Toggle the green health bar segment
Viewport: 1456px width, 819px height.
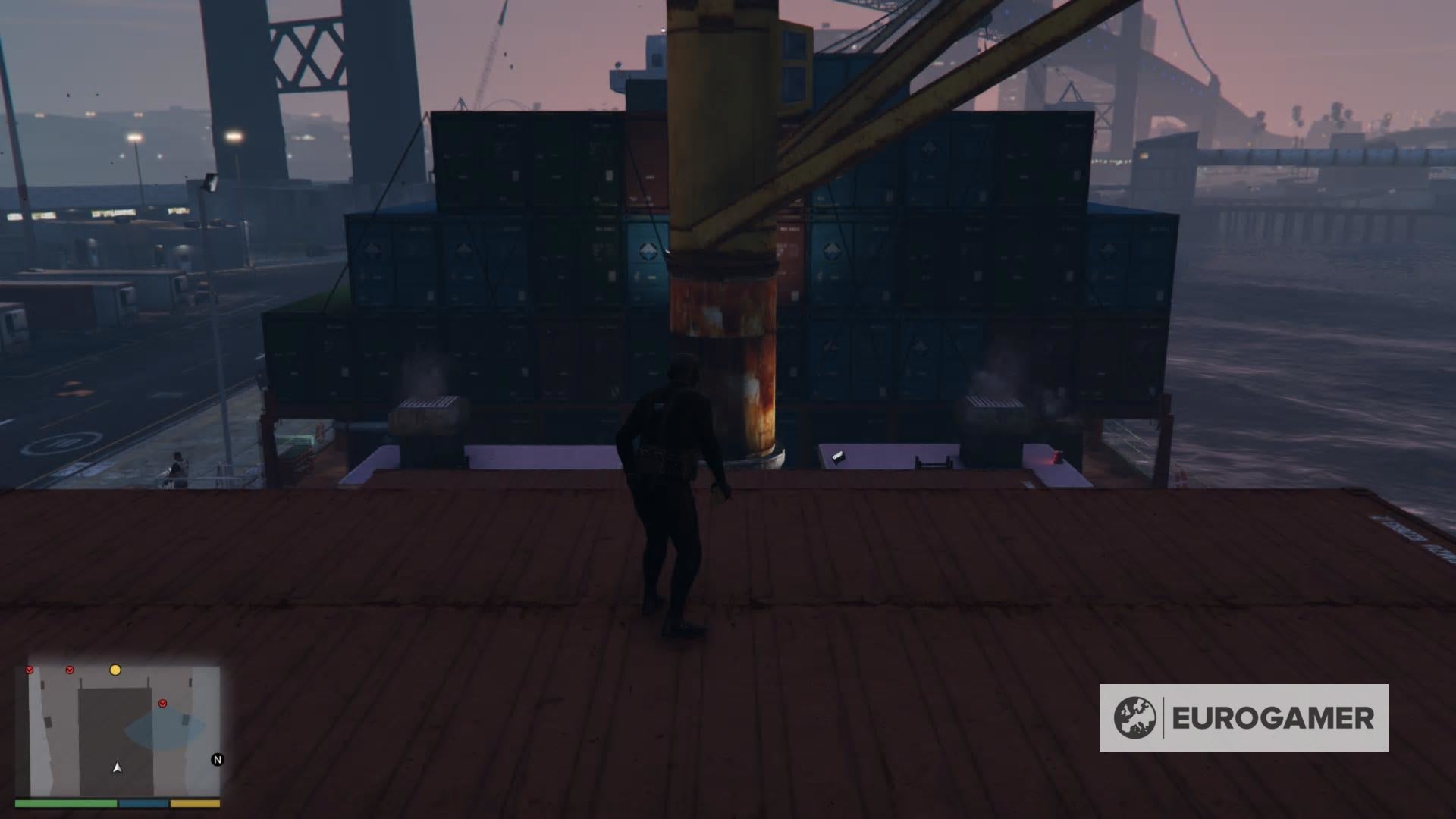point(64,804)
